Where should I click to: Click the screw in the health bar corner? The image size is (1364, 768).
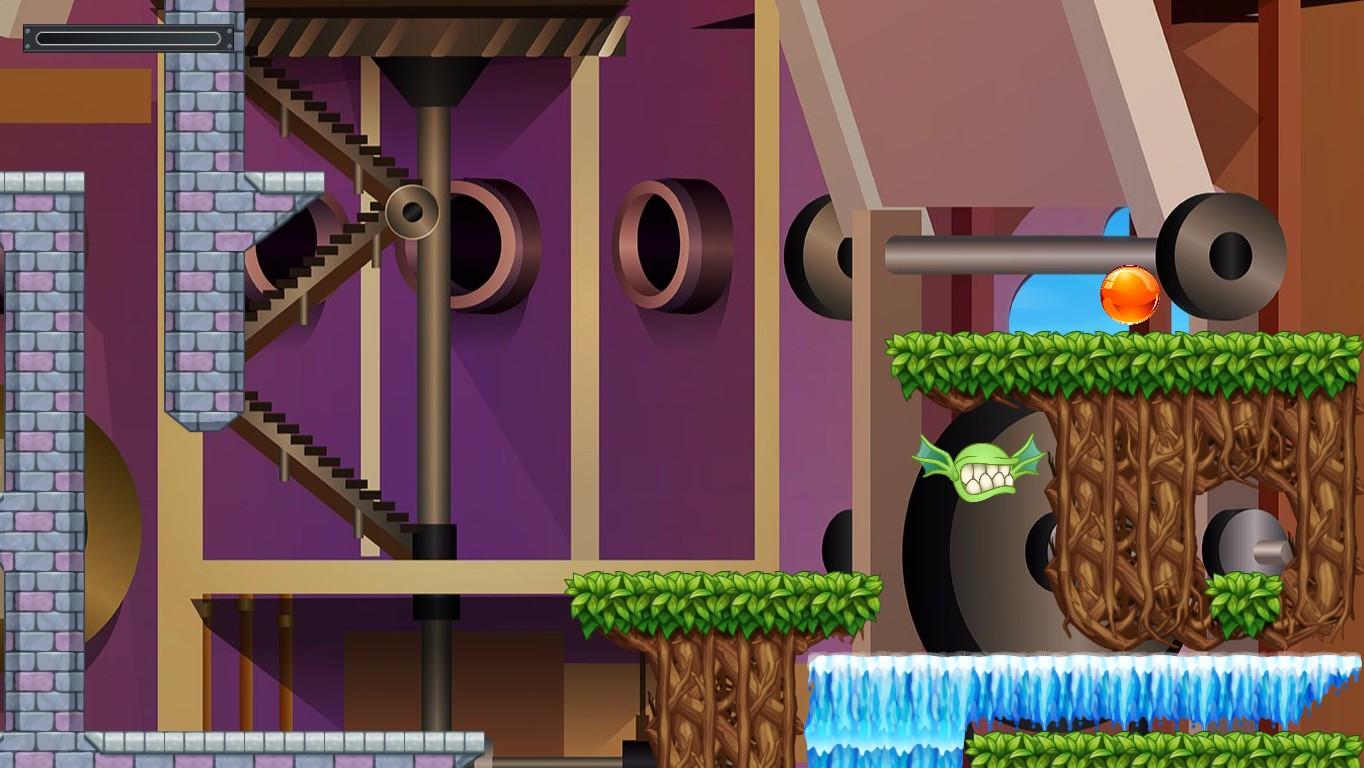pyautogui.click(x=27, y=31)
